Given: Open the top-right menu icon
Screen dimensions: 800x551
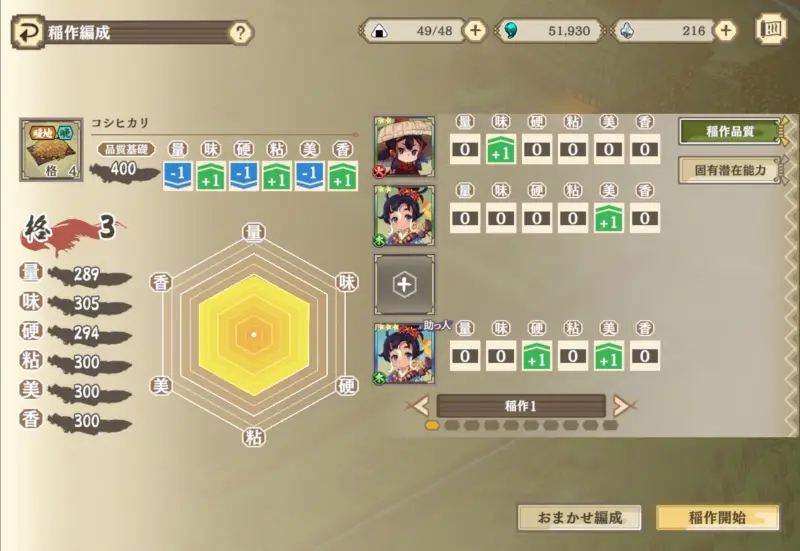Looking at the screenshot, I should 771,29.
